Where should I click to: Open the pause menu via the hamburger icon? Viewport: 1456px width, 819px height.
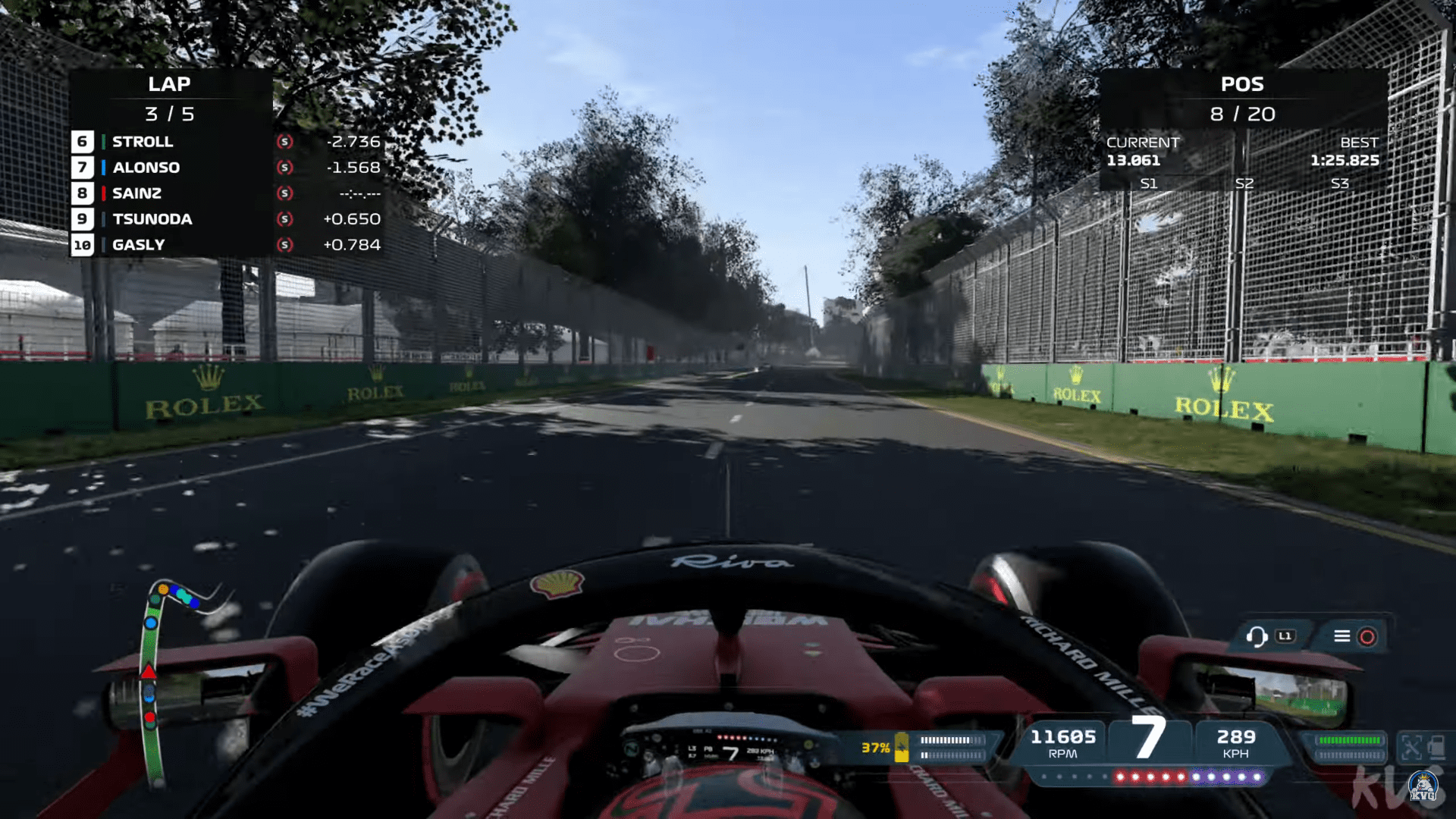(1344, 636)
